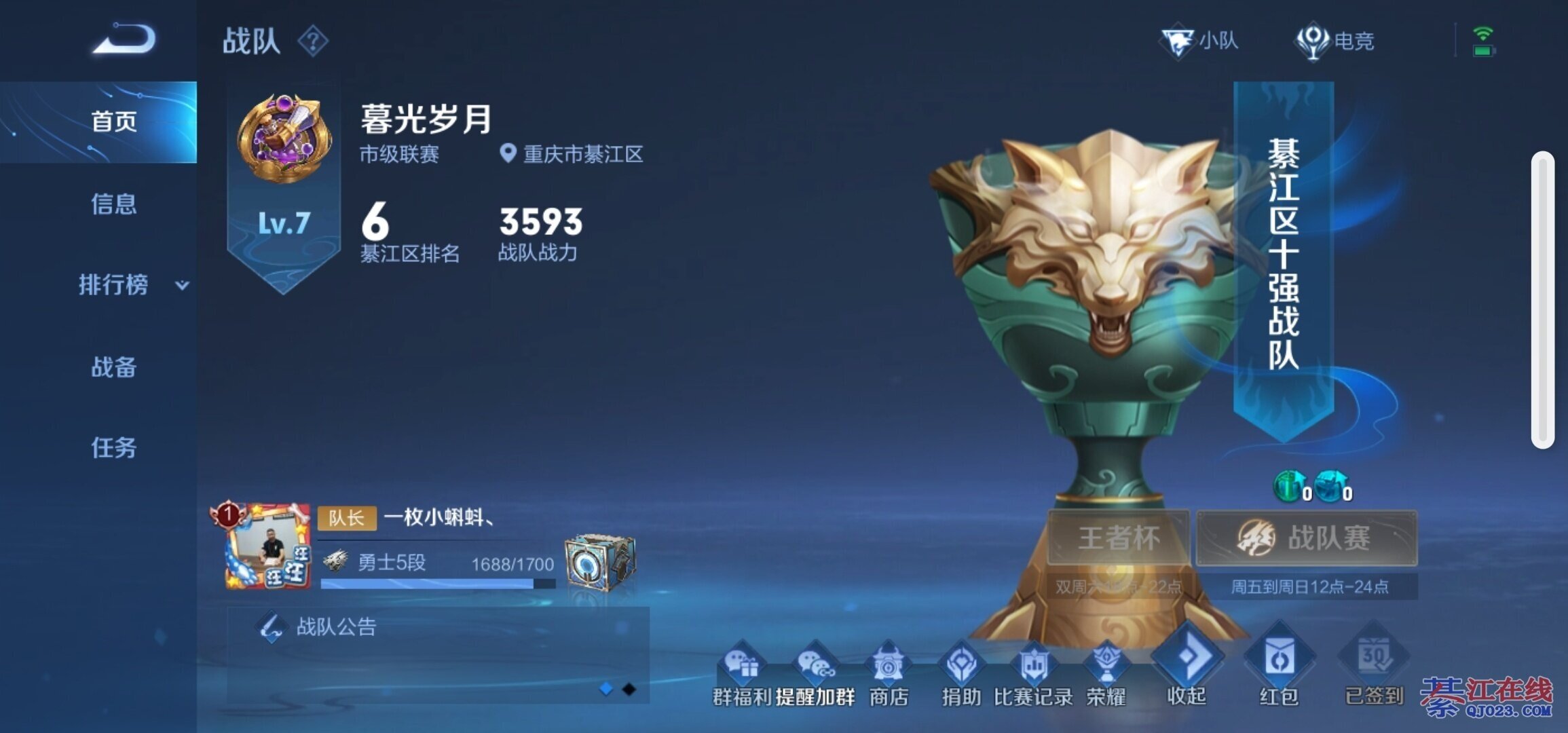1568x733 pixels.
Task: Select the 首页 home tab
Action: click(x=113, y=122)
